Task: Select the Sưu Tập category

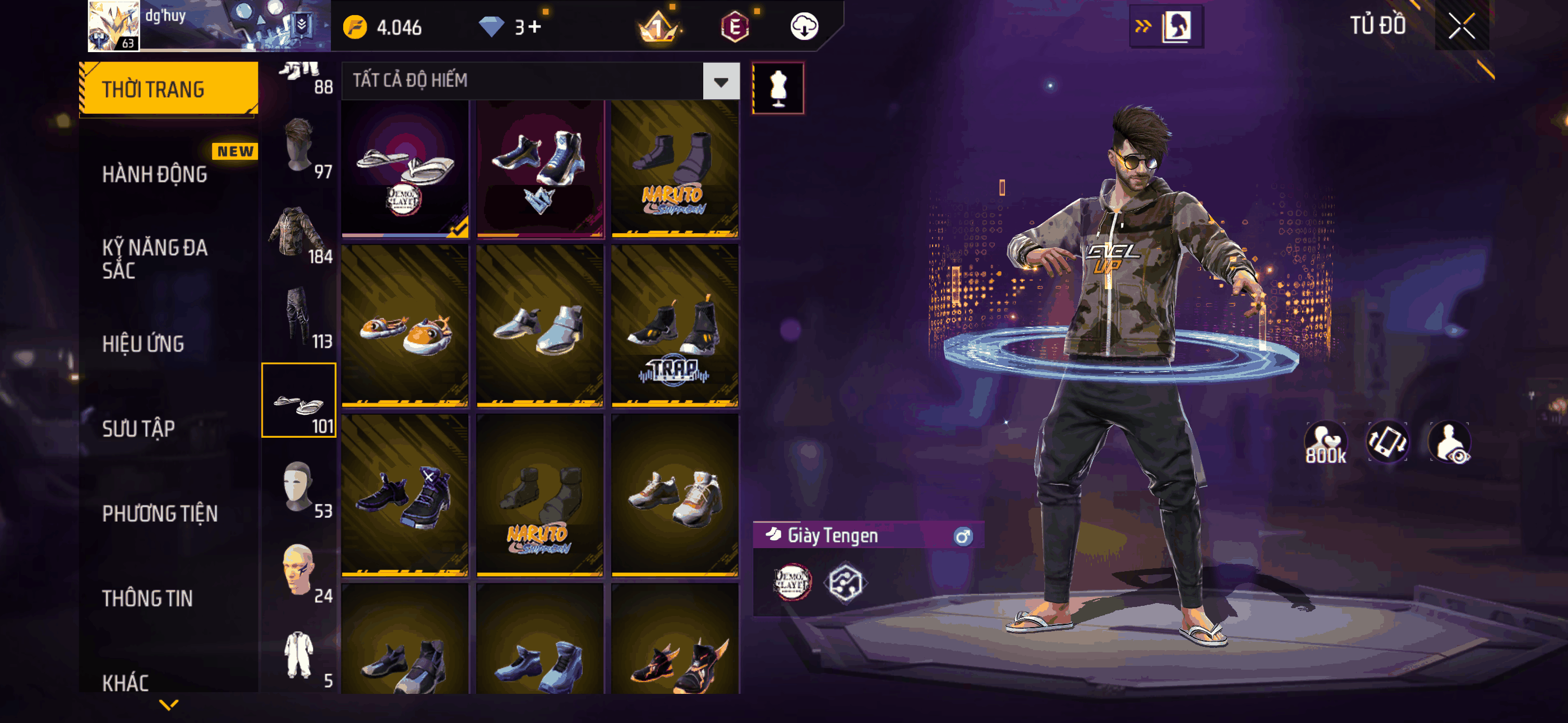Action: pyautogui.click(x=138, y=428)
